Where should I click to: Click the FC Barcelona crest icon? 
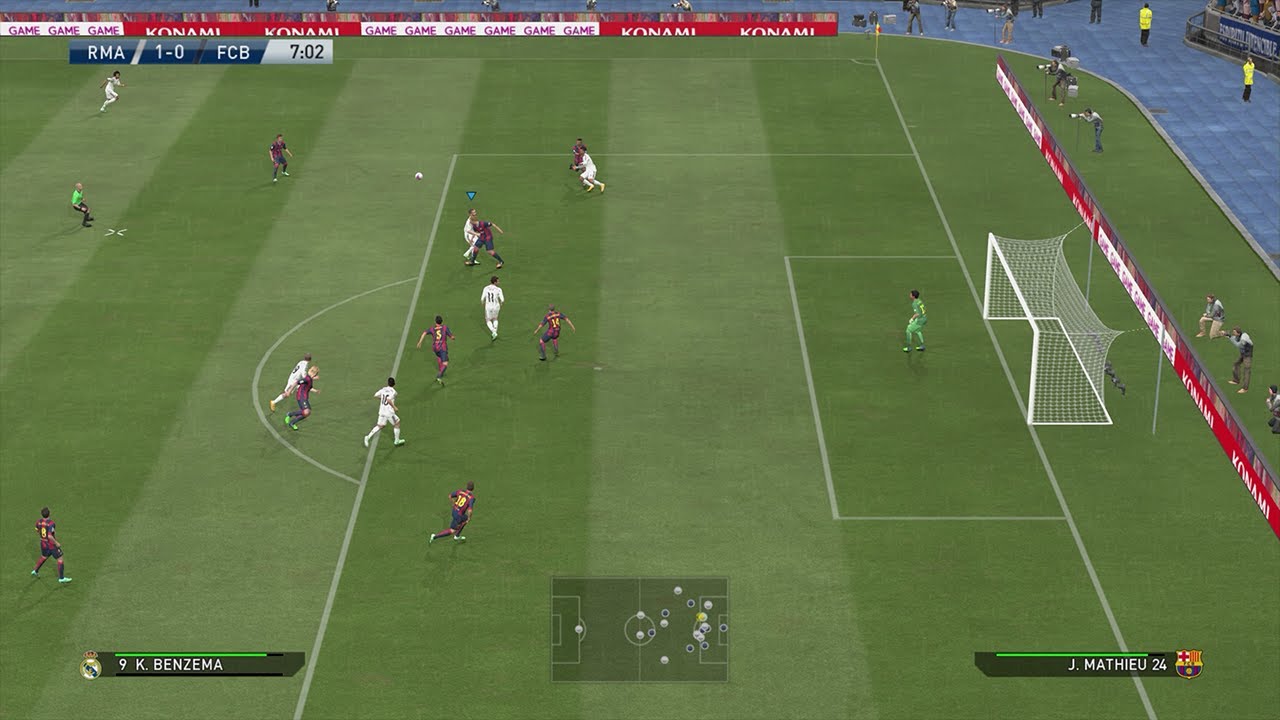point(1189,664)
